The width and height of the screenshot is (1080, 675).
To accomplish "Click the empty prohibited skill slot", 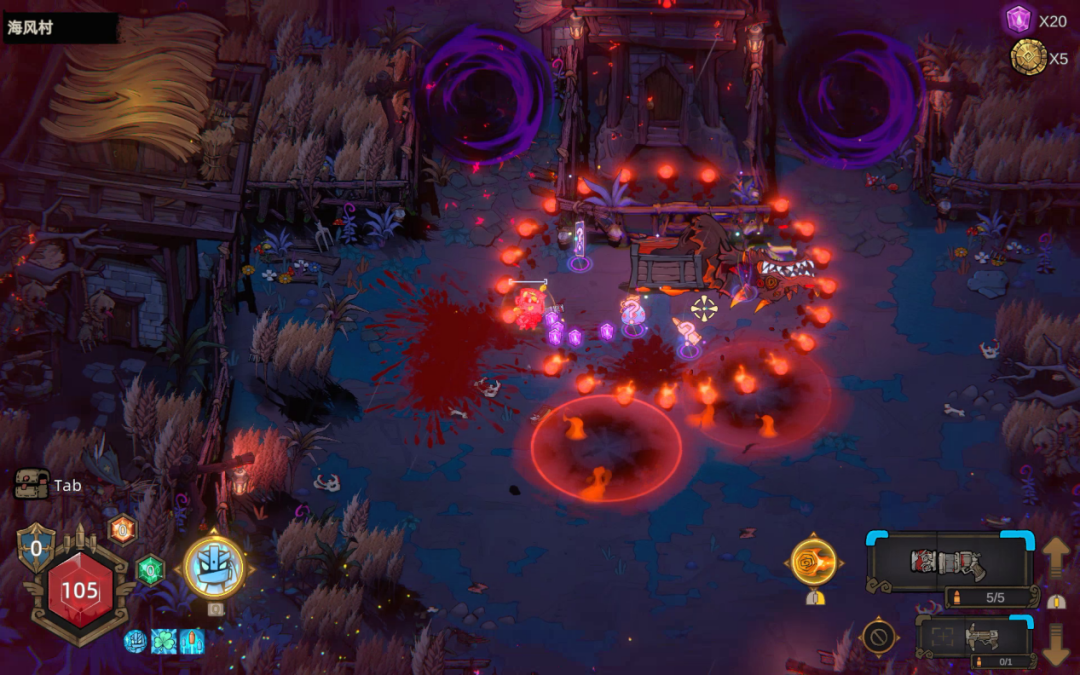I will (879, 636).
